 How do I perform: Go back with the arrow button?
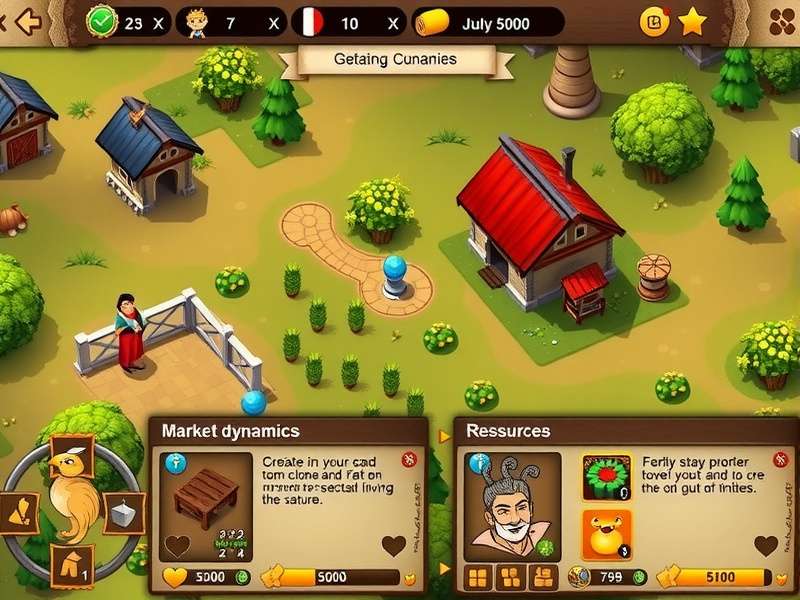point(27,21)
